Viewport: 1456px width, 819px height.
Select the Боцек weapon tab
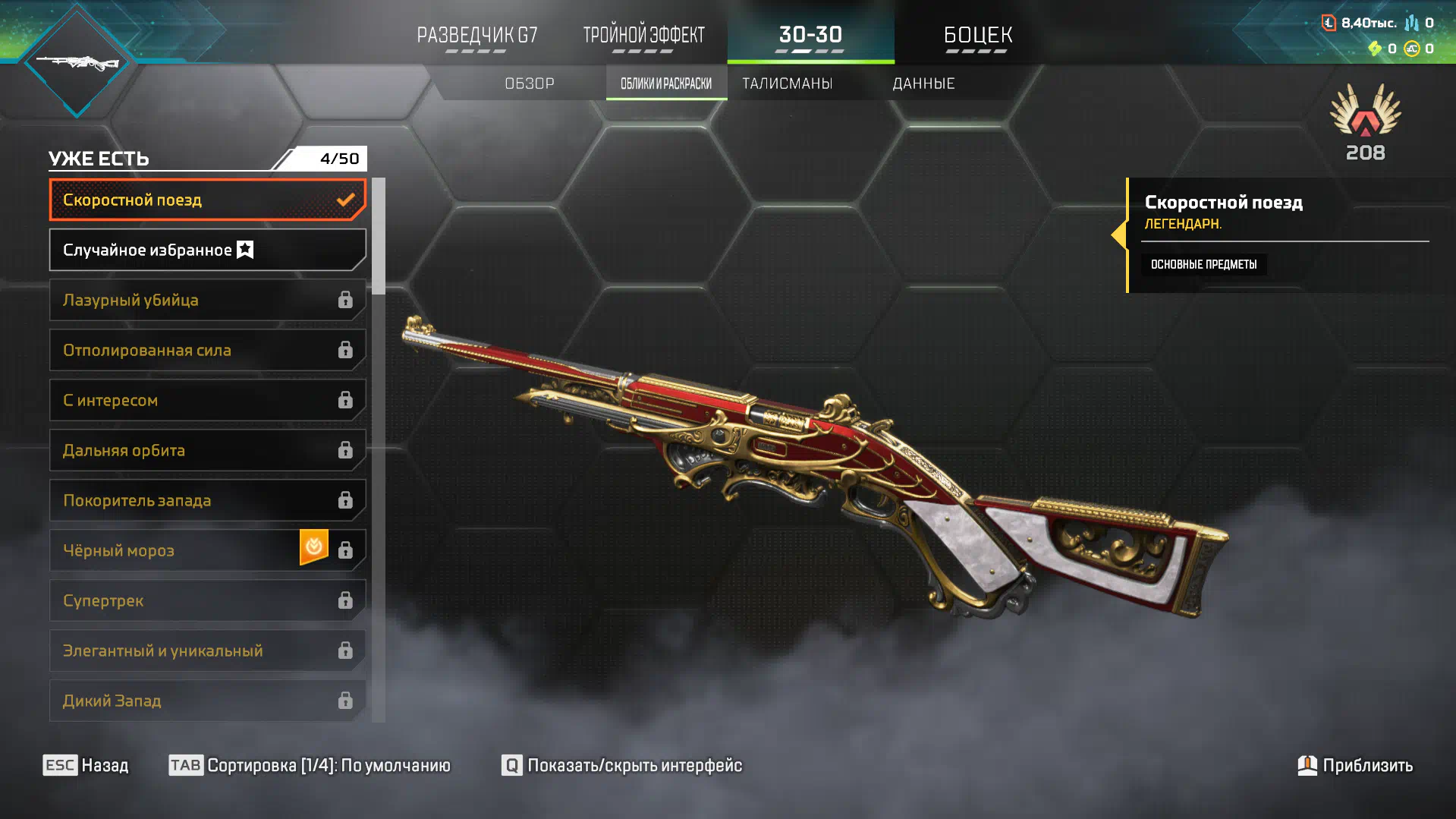click(977, 35)
